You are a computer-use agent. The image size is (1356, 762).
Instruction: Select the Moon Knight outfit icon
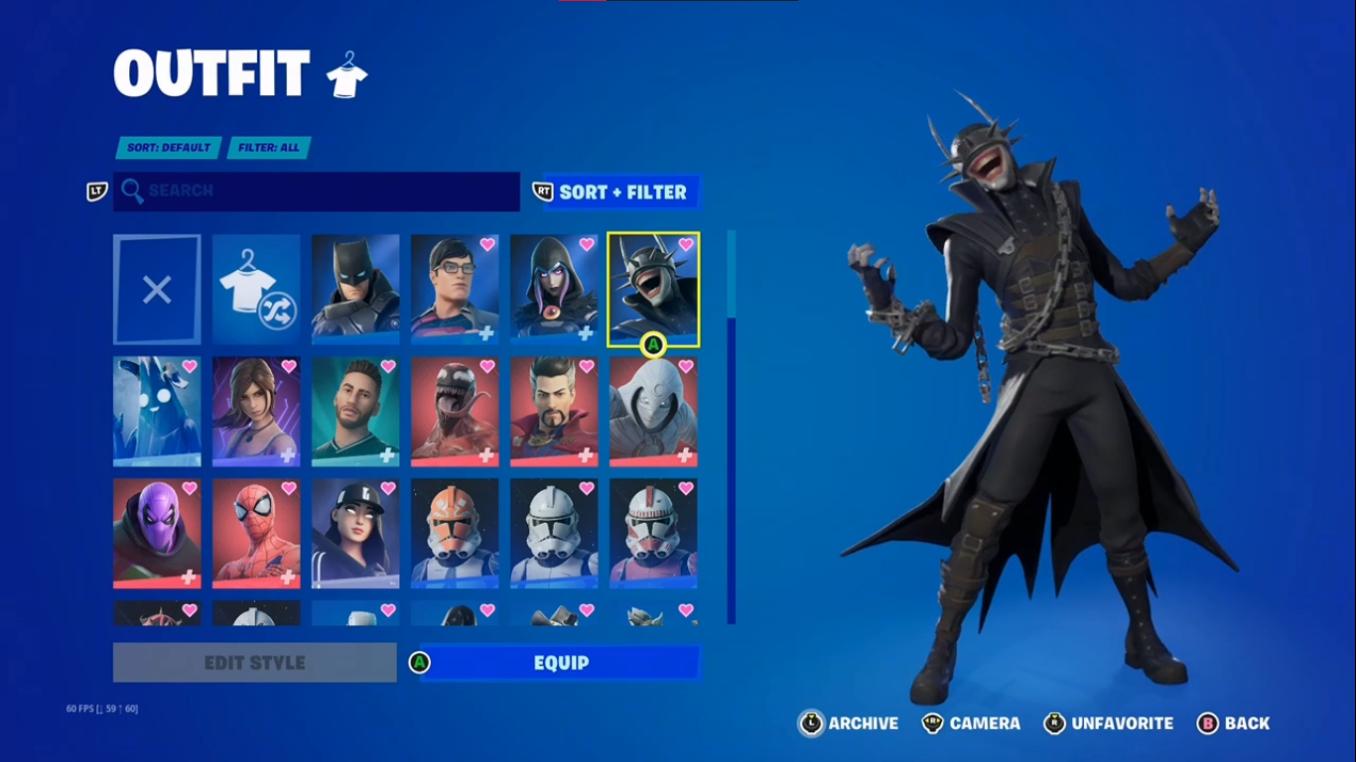653,411
